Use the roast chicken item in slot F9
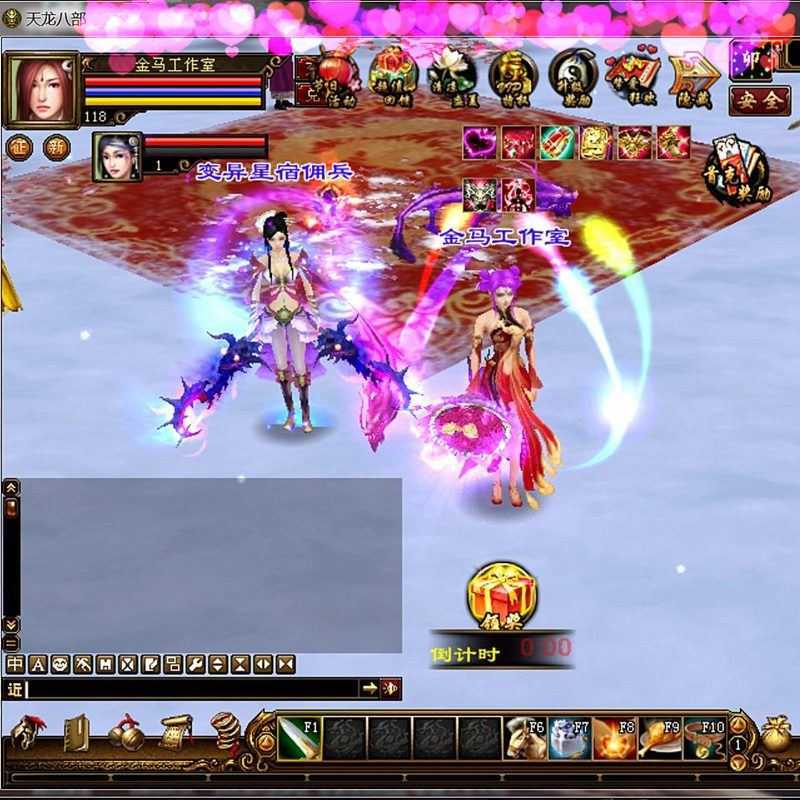The width and height of the screenshot is (800, 800). pyautogui.click(x=660, y=738)
